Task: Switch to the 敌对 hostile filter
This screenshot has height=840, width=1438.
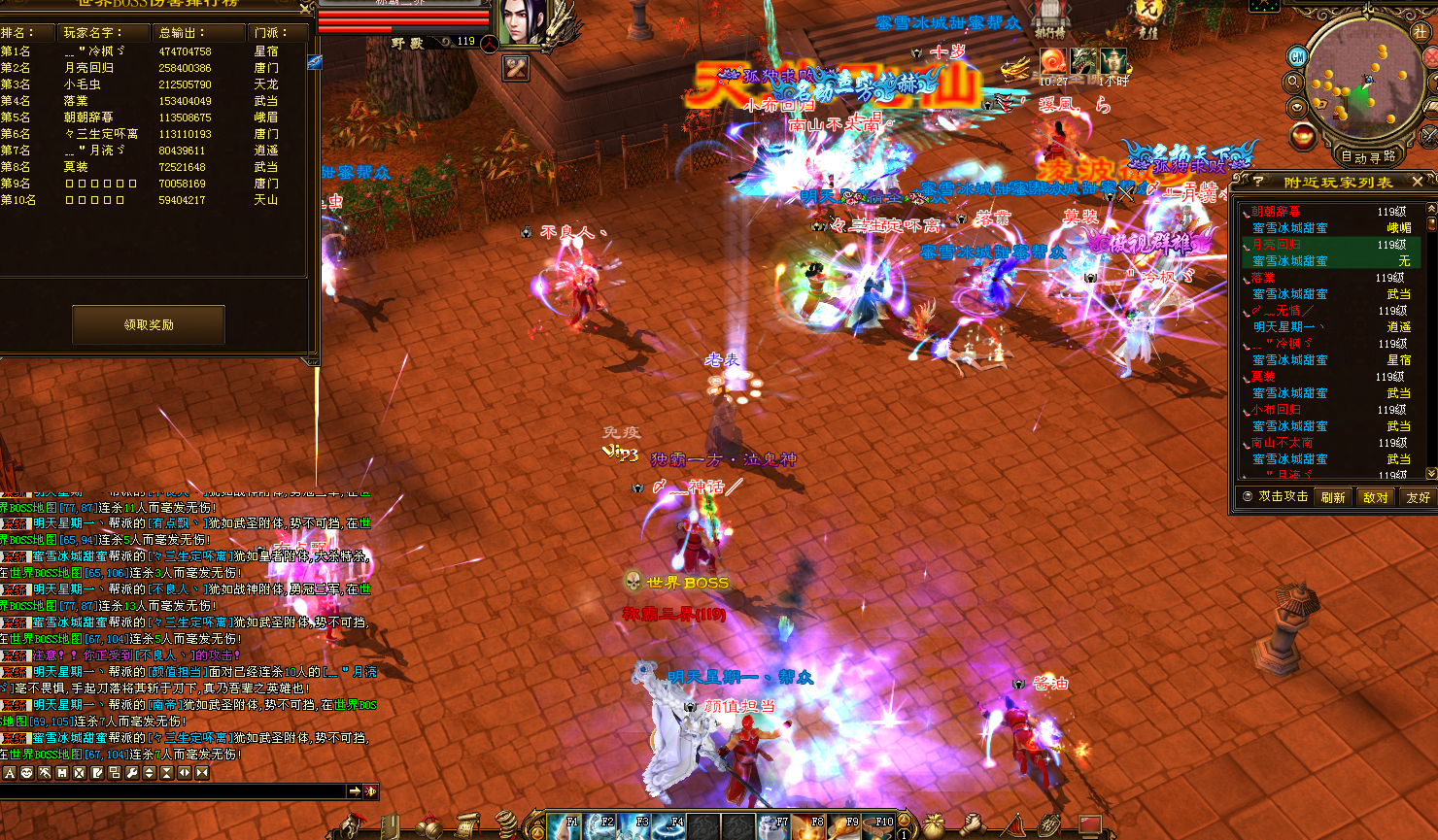Action: 1376,497
